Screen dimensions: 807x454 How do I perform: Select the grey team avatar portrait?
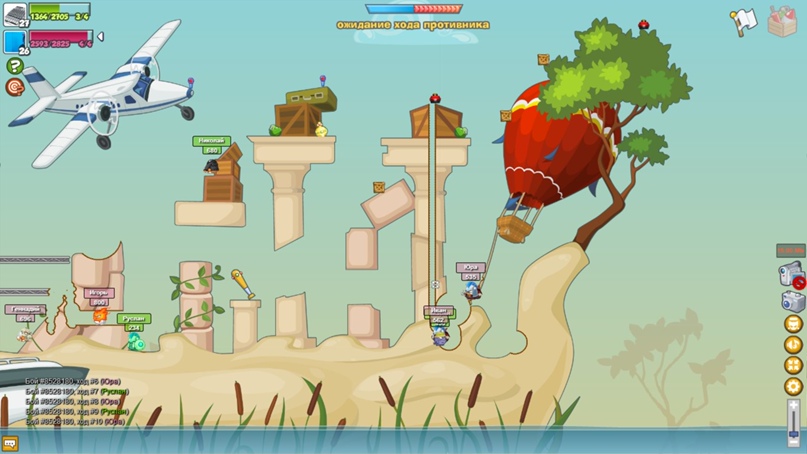15,14
